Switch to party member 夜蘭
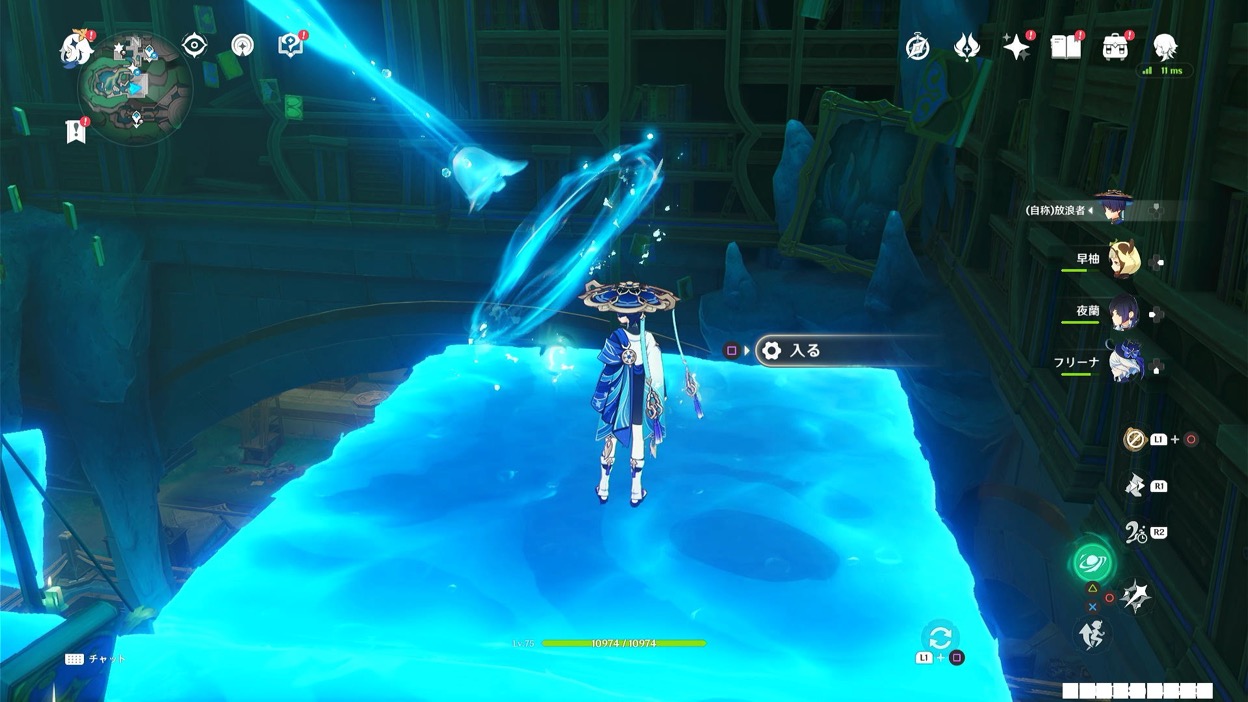 coord(1122,311)
